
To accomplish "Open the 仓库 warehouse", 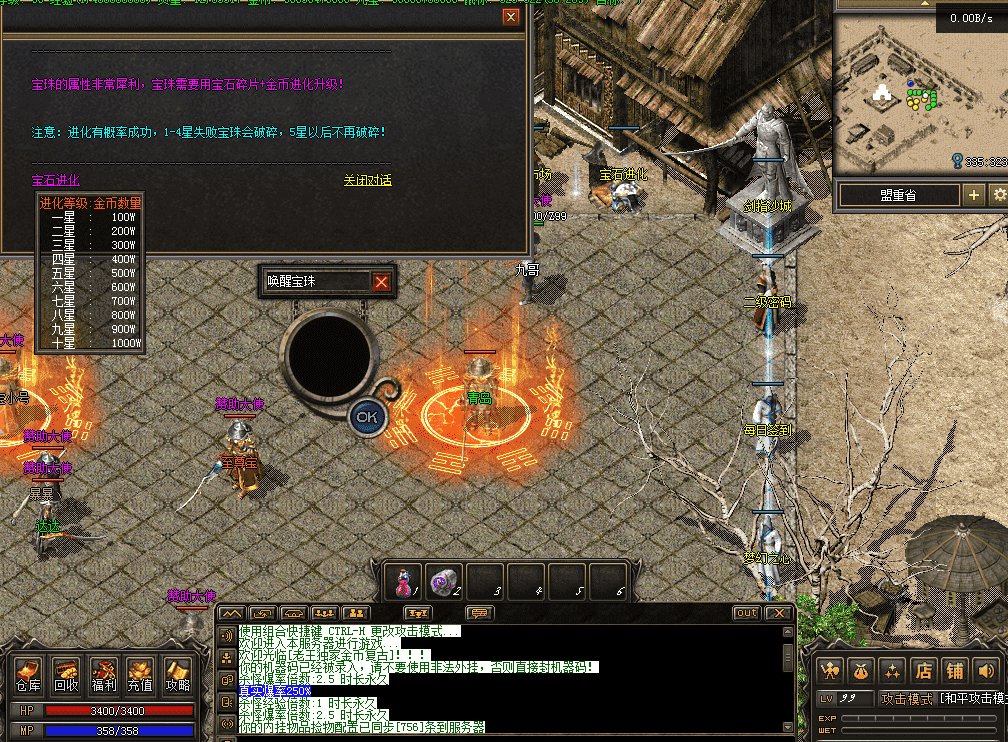I will point(27,674).
